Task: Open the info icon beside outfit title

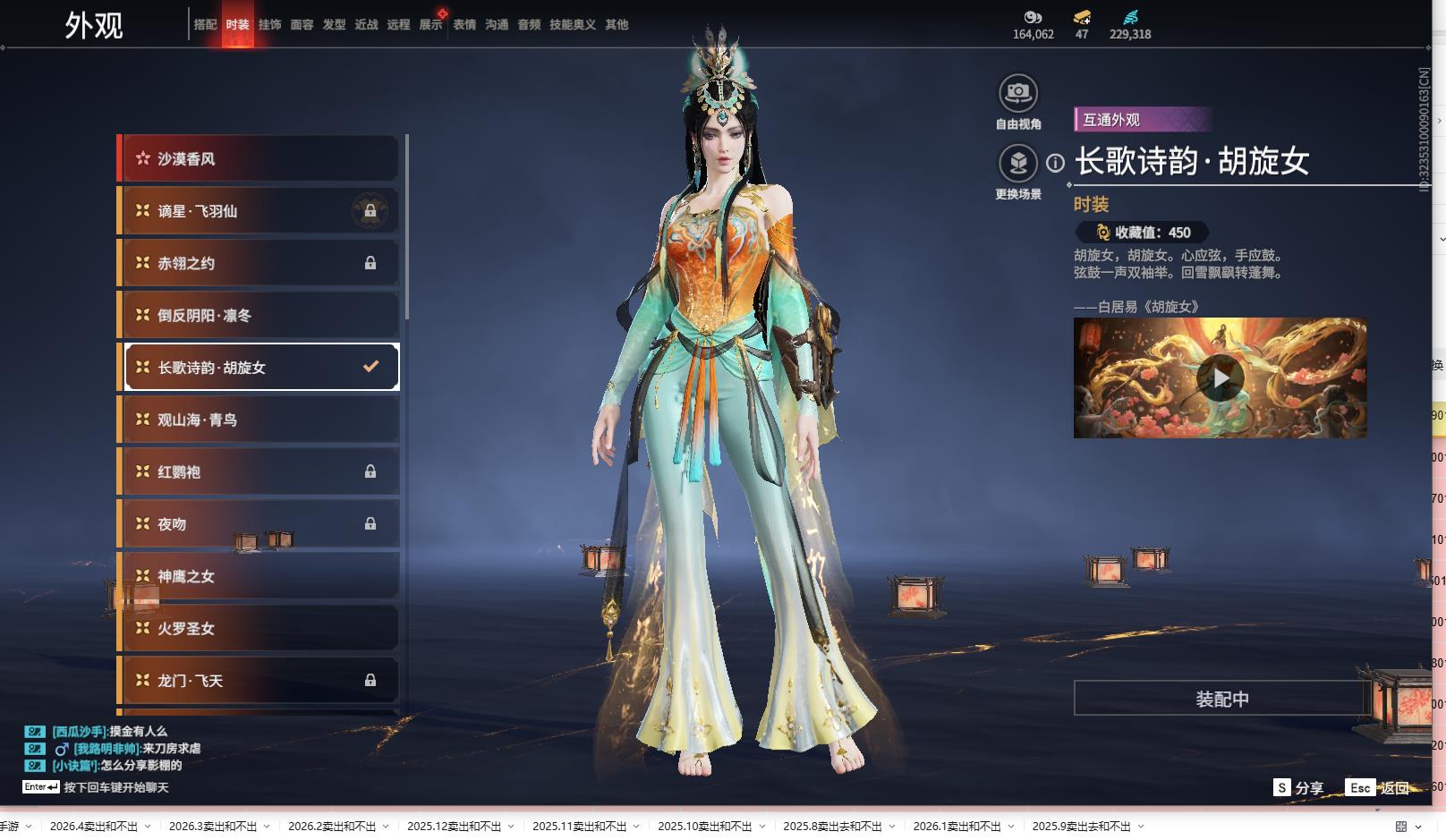Action: (1056, 164)
